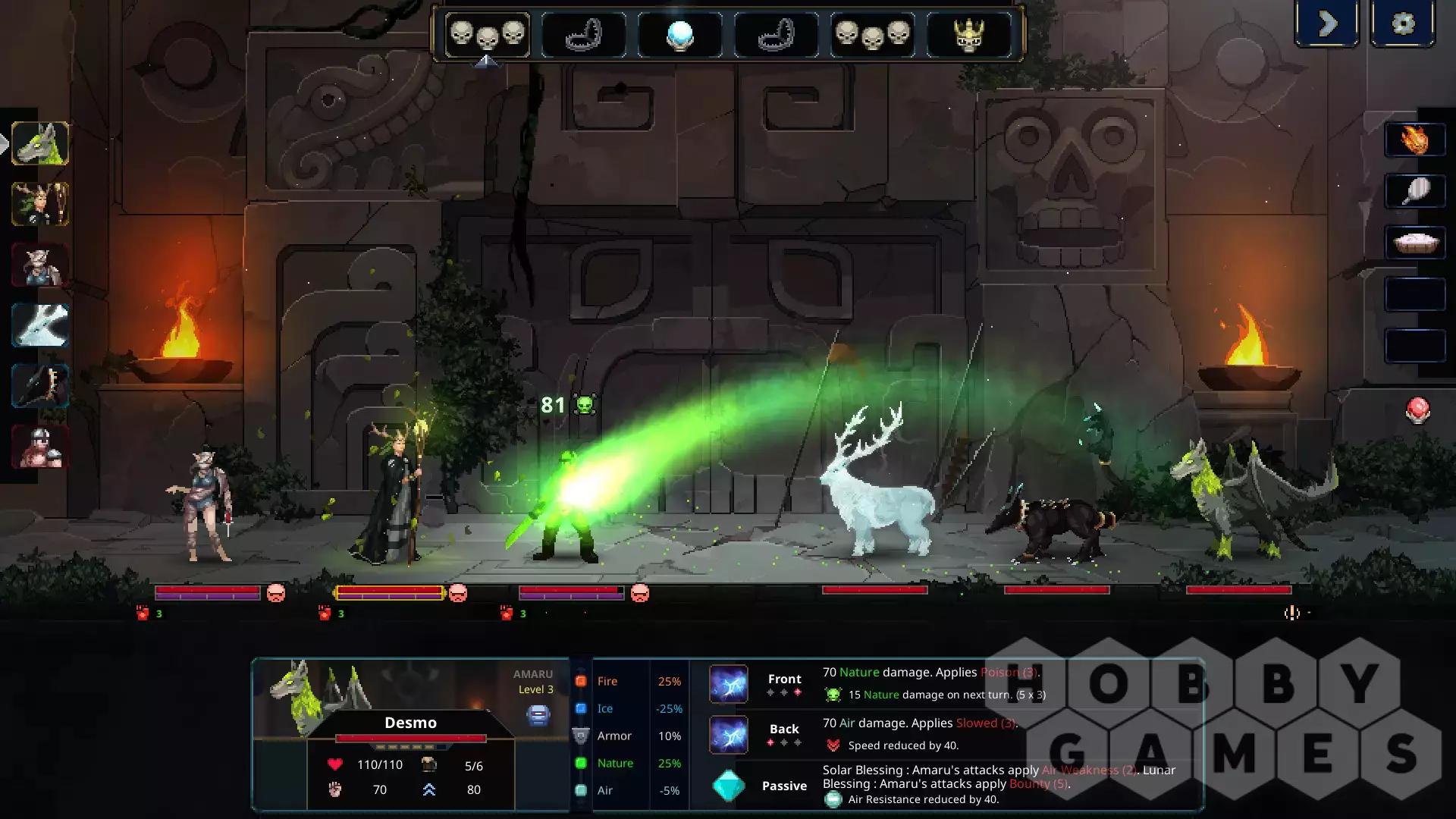The width and height of the screenshot is (1456, 819).
Task: Open the gear settings menu
Action: click(x=1403, y=24)
